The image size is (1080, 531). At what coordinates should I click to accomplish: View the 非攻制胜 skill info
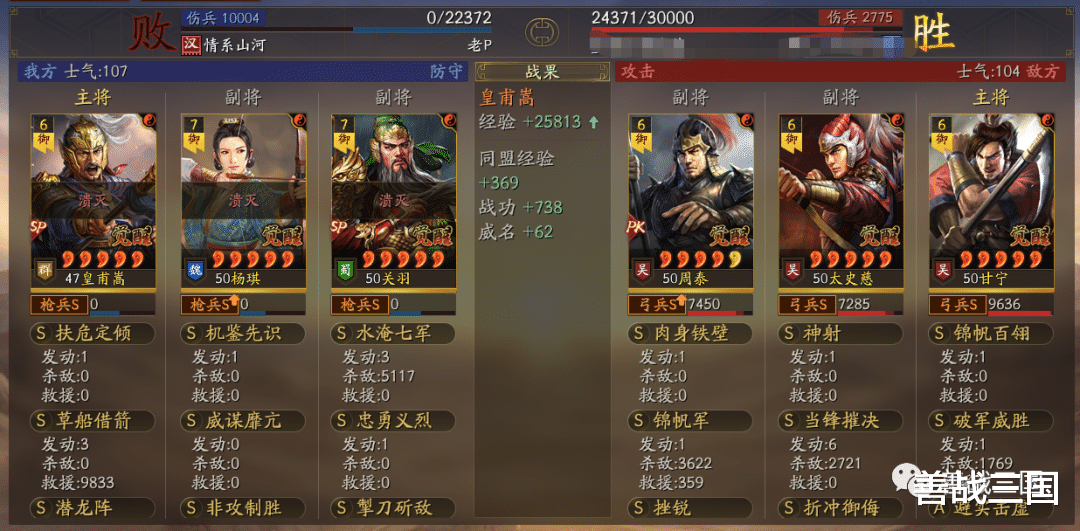tap(242, 508)
